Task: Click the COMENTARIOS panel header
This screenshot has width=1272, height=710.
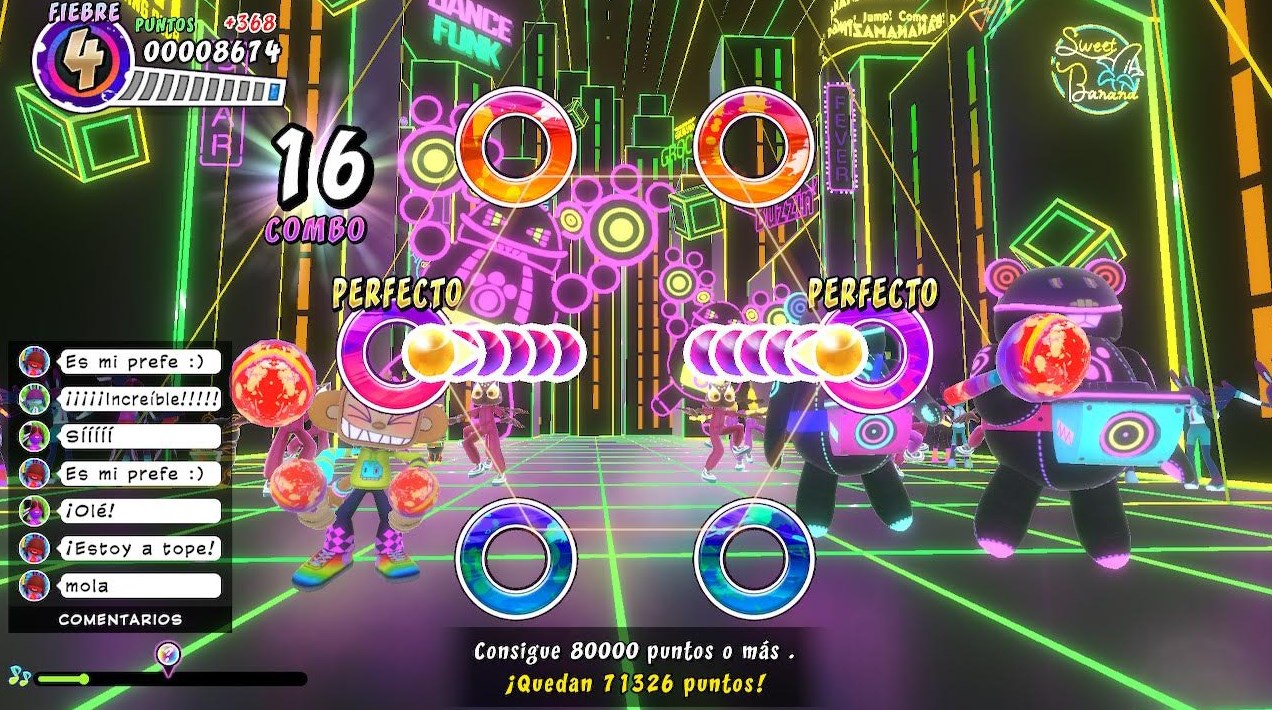Action: coord(120,620)
